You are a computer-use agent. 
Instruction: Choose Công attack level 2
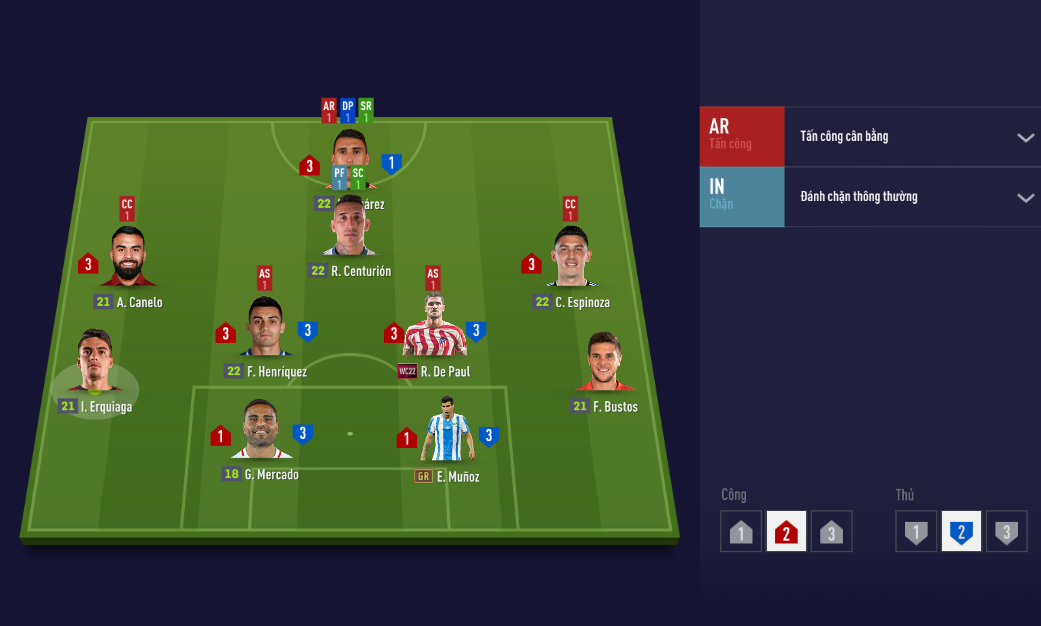click(786, 532)
